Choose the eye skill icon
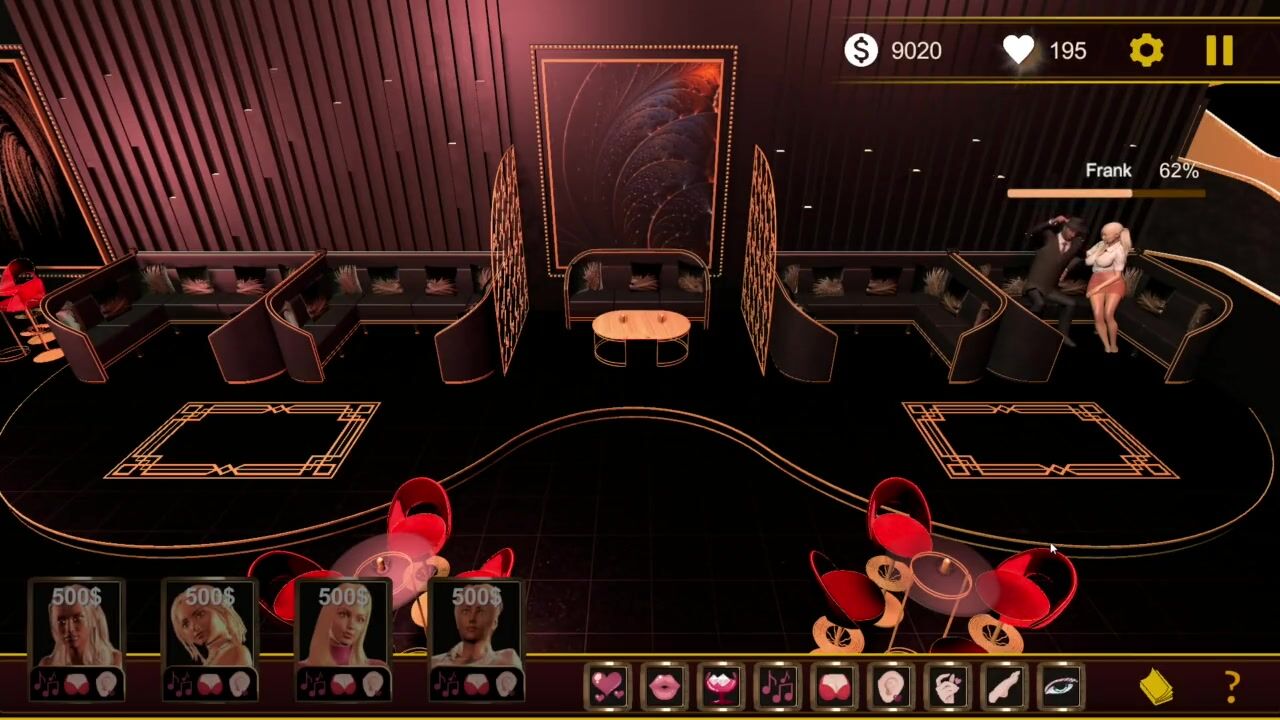 pyautogui.click(x=1061, y=687)
